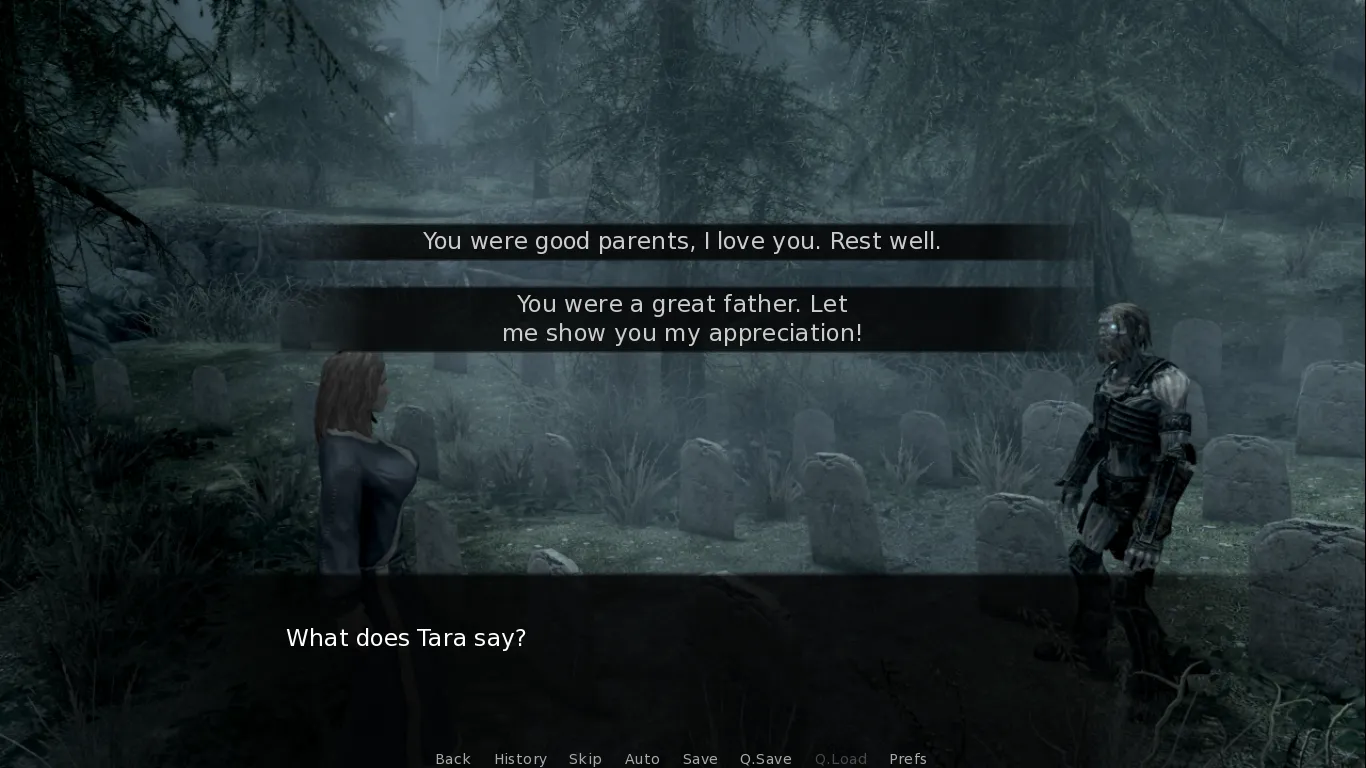Choose "You were good parents" reply
Image resolution: width=1366 pixels, height=768 pixels.
pyautogui.click(x=682, y=242)
